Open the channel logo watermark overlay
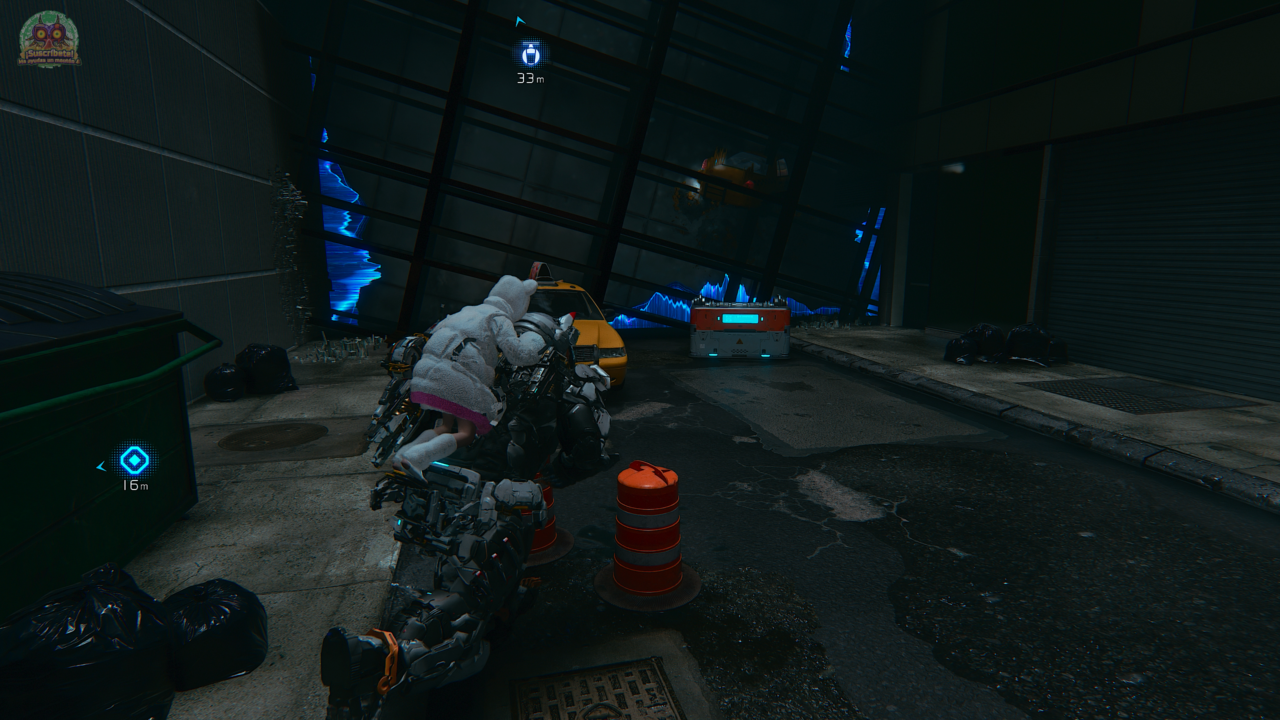Image resolution: width=1280 pixels, height=720 pixels. click(49, 39)
